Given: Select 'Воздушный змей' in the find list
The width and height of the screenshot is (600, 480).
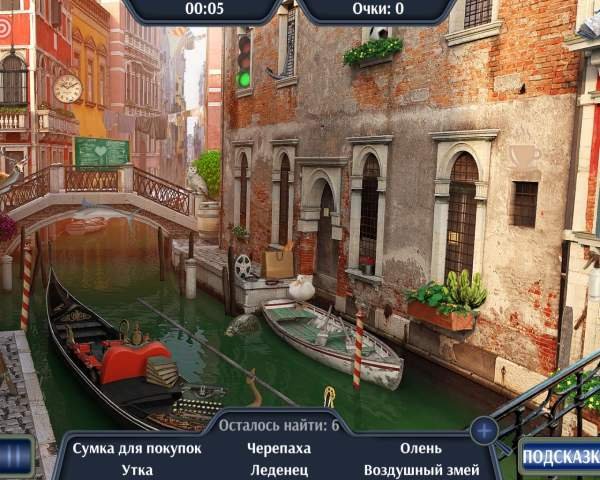Looking at the screenshot, I should pyautogui.click(x=420, y=469).
